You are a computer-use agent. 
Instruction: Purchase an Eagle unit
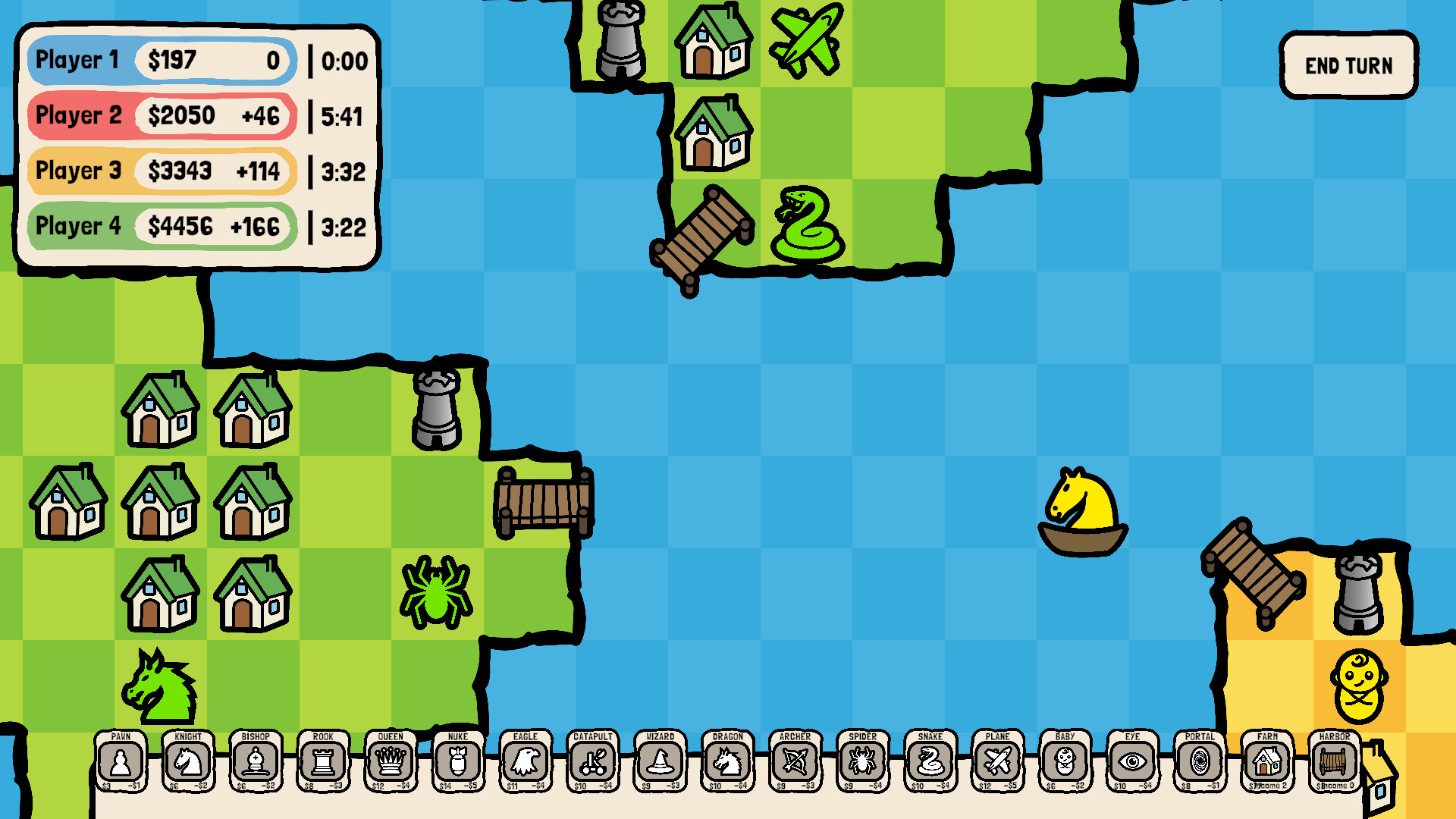(526, 764)
